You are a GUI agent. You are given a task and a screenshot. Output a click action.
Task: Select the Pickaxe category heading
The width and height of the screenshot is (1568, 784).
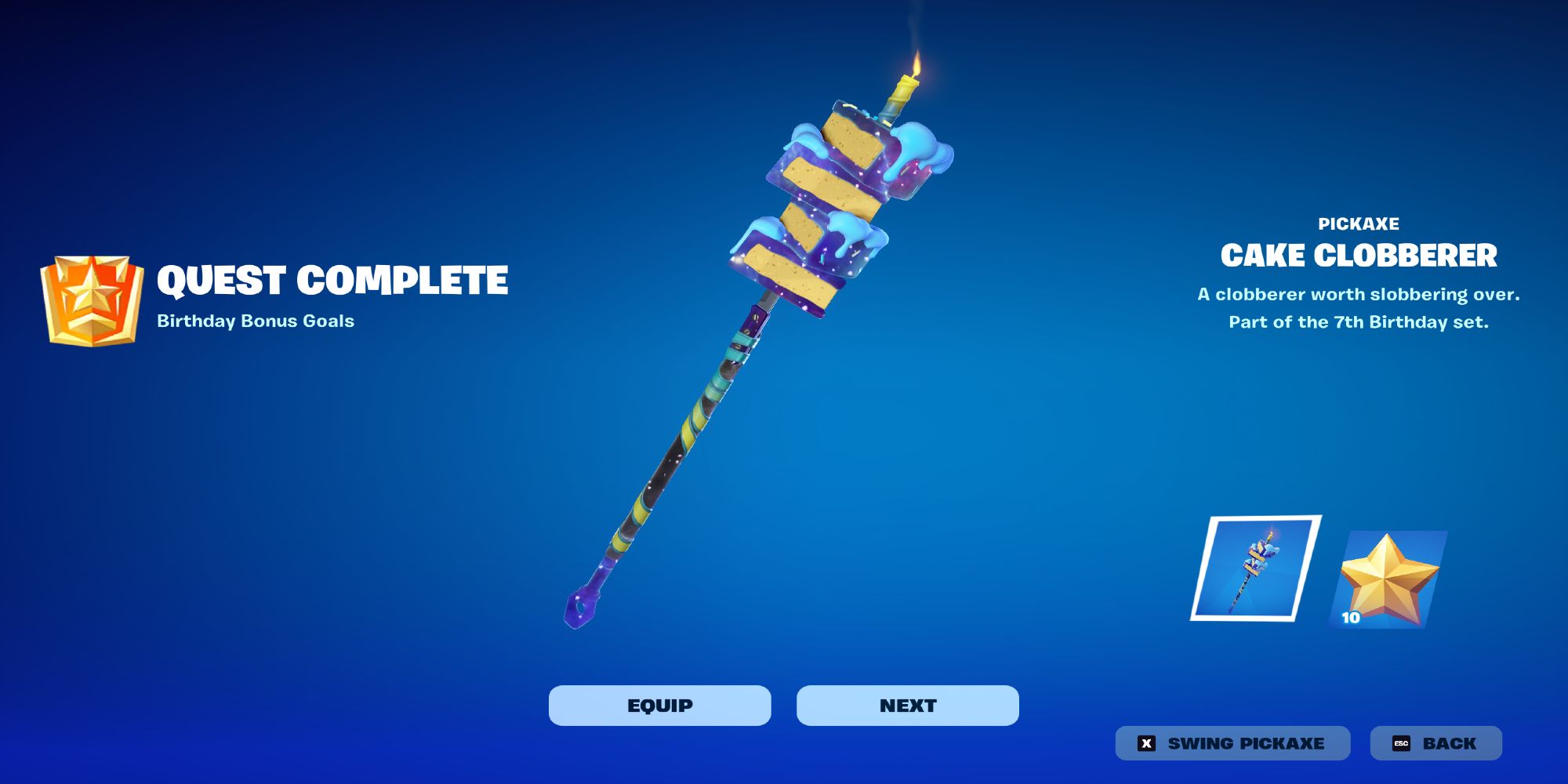1359,223
